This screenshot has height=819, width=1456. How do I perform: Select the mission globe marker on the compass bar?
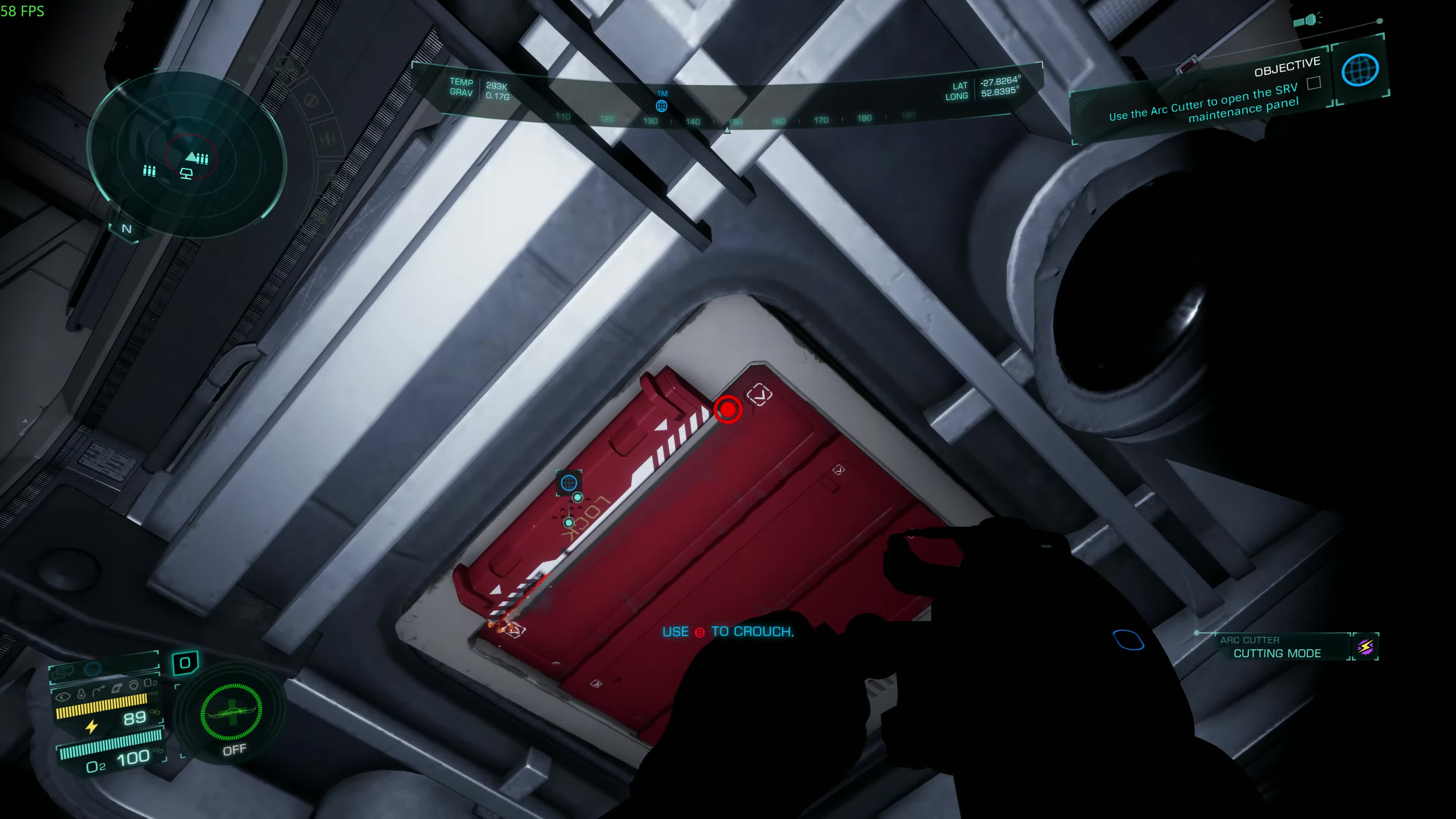point(661,106)
